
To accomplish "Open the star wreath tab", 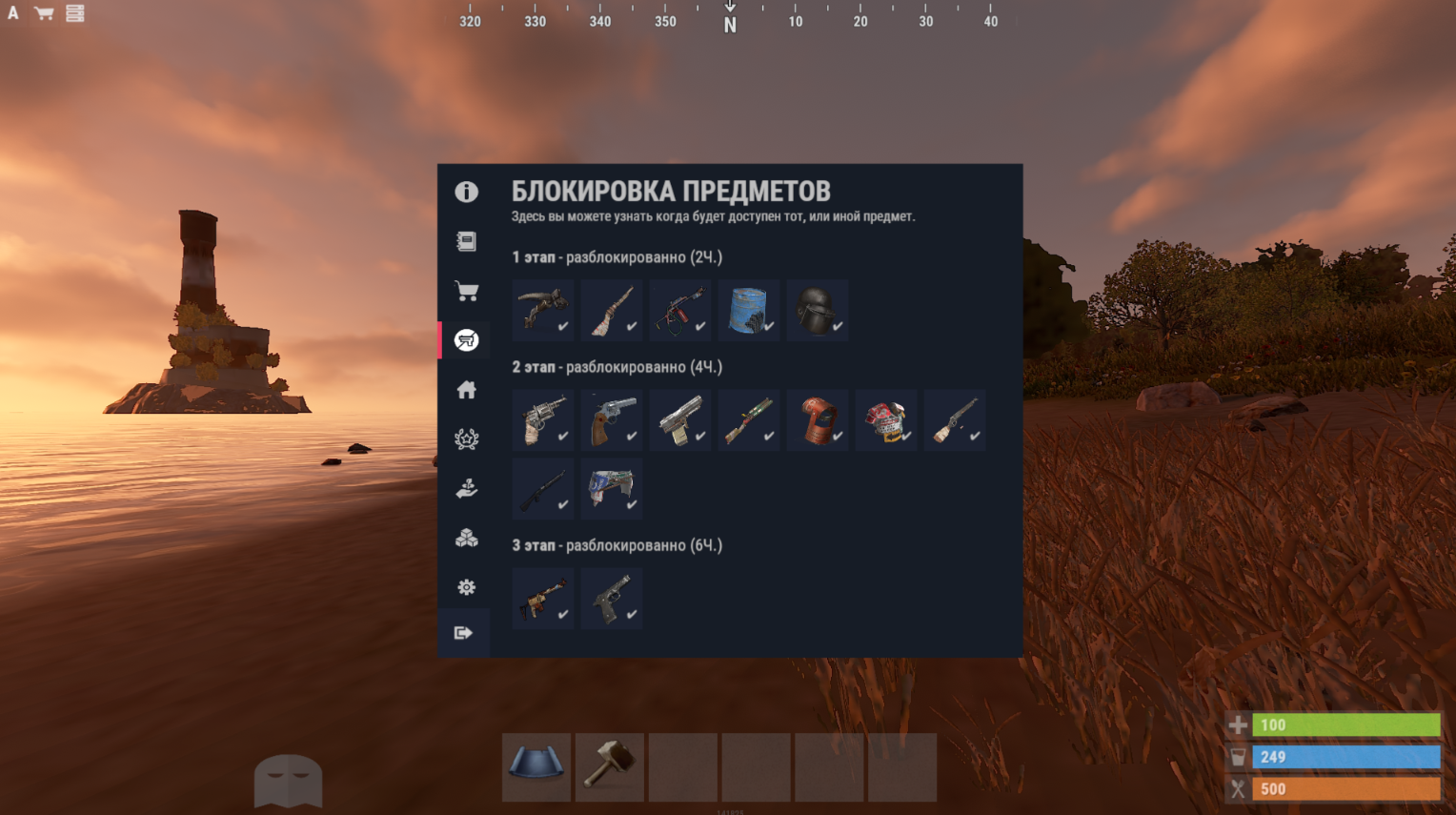I will pos(466,439).
